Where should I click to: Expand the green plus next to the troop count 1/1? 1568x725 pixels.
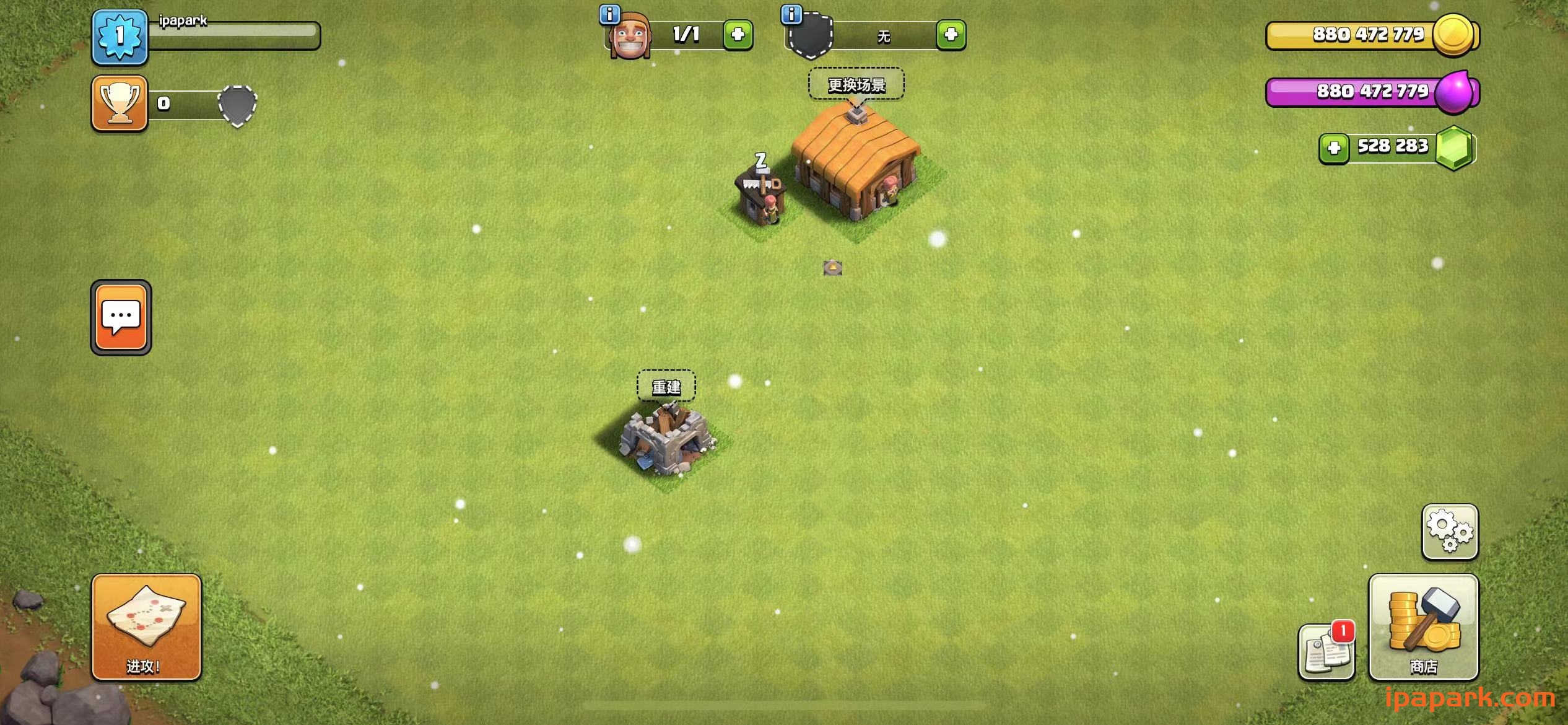pos(738,35)
